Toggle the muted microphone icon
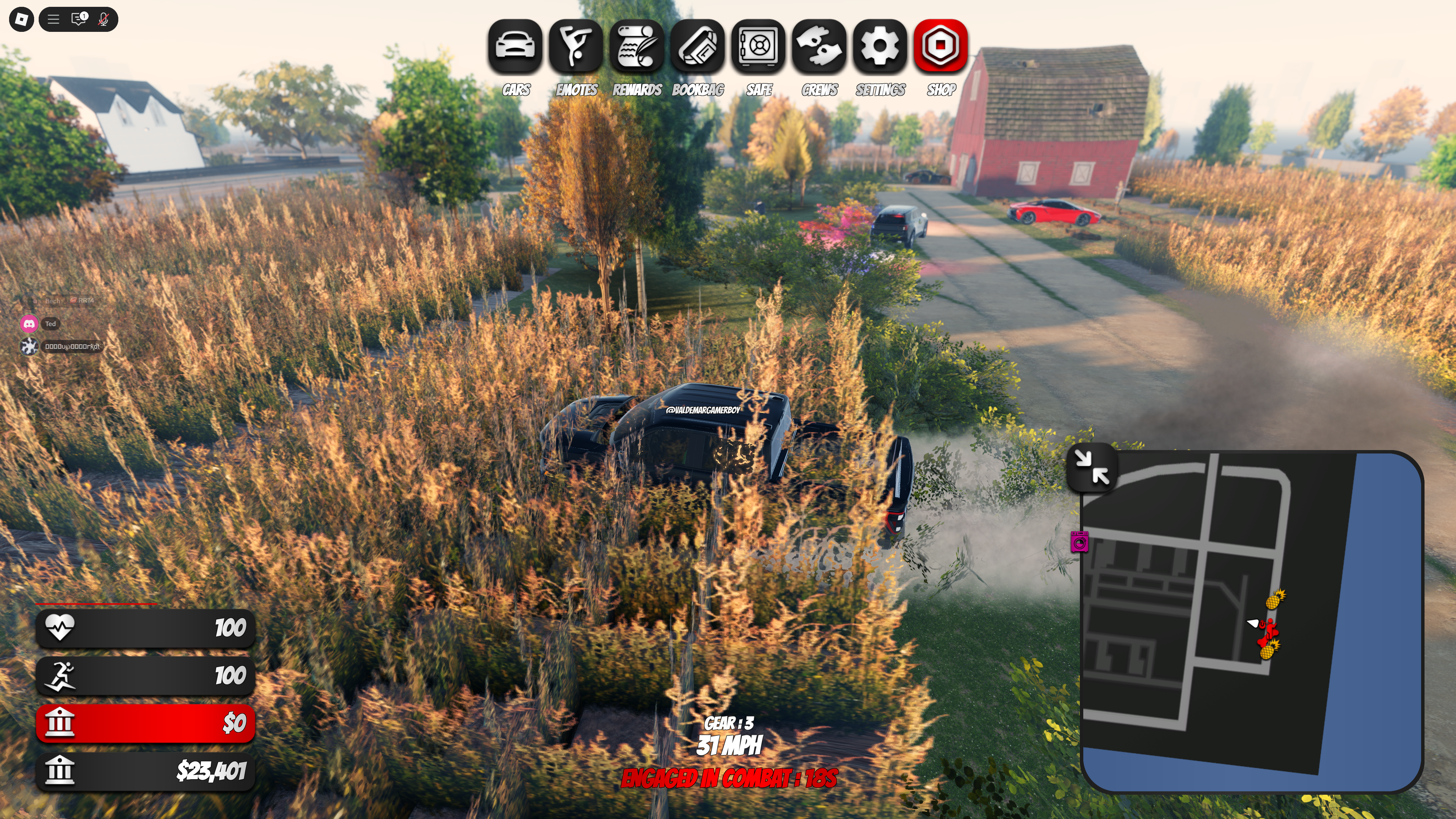Viewport: 1456px width, 819px height. (x=103, y=19)
